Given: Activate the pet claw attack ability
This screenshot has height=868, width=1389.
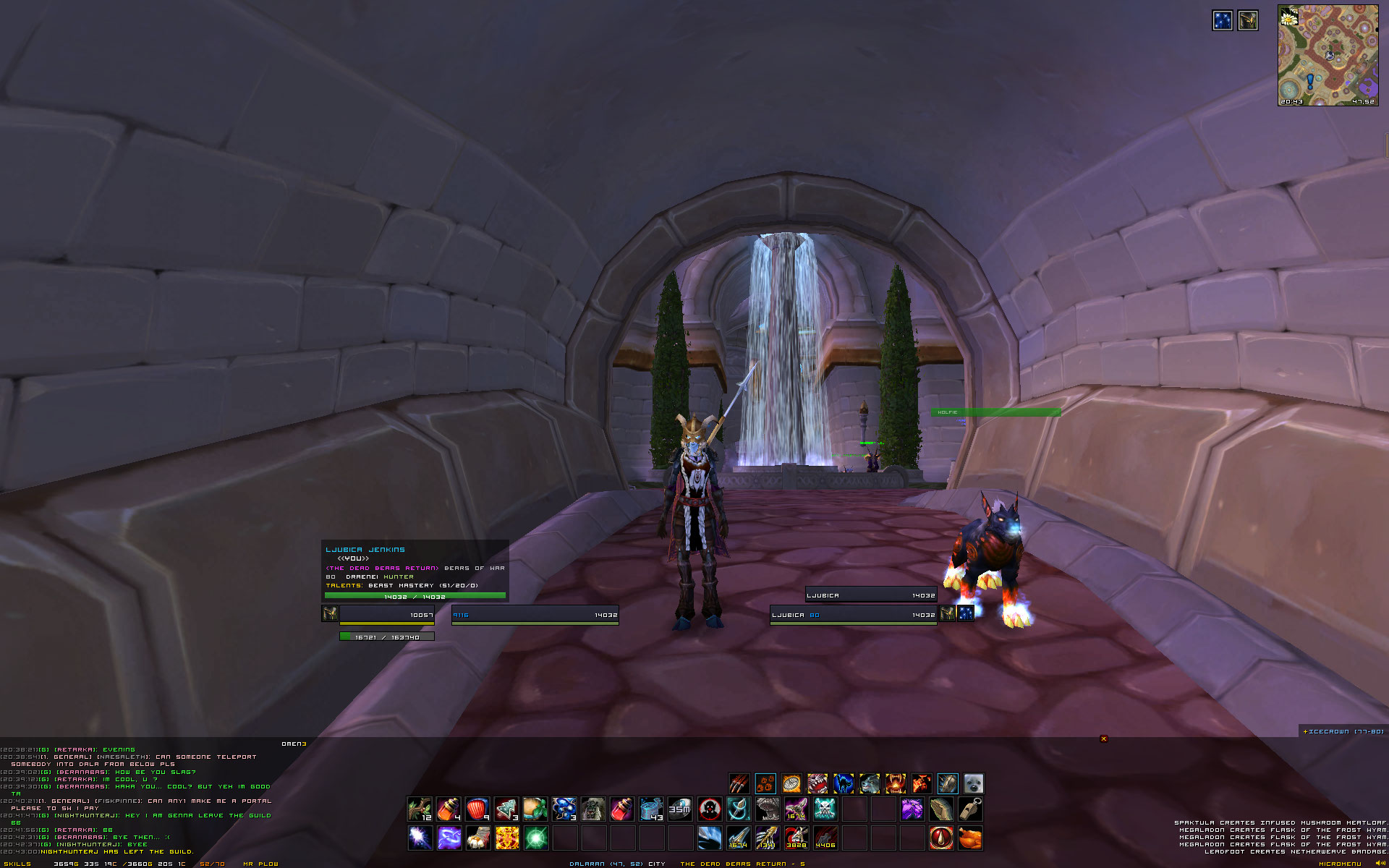Looking at the screenshot, I should click(739, 783).
